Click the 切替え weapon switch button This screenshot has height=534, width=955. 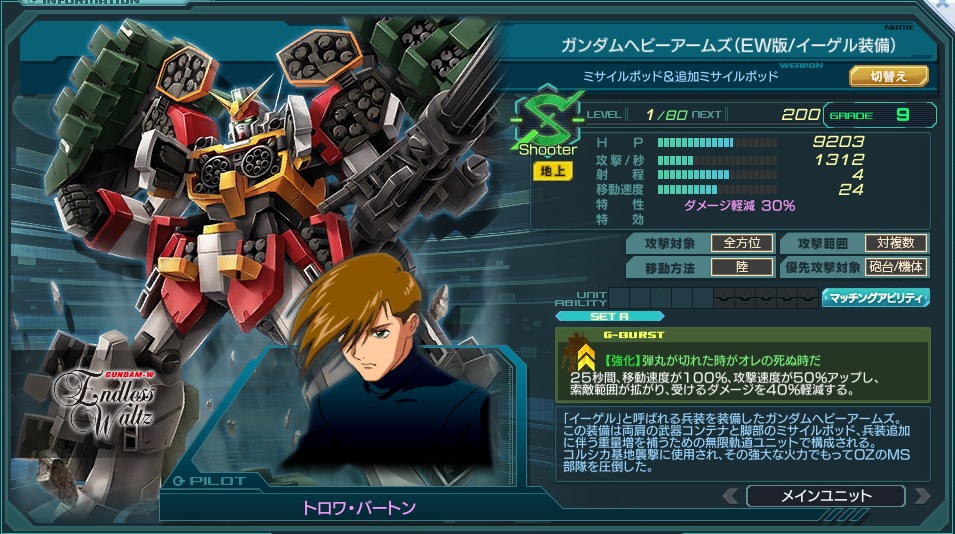[888, 76]
